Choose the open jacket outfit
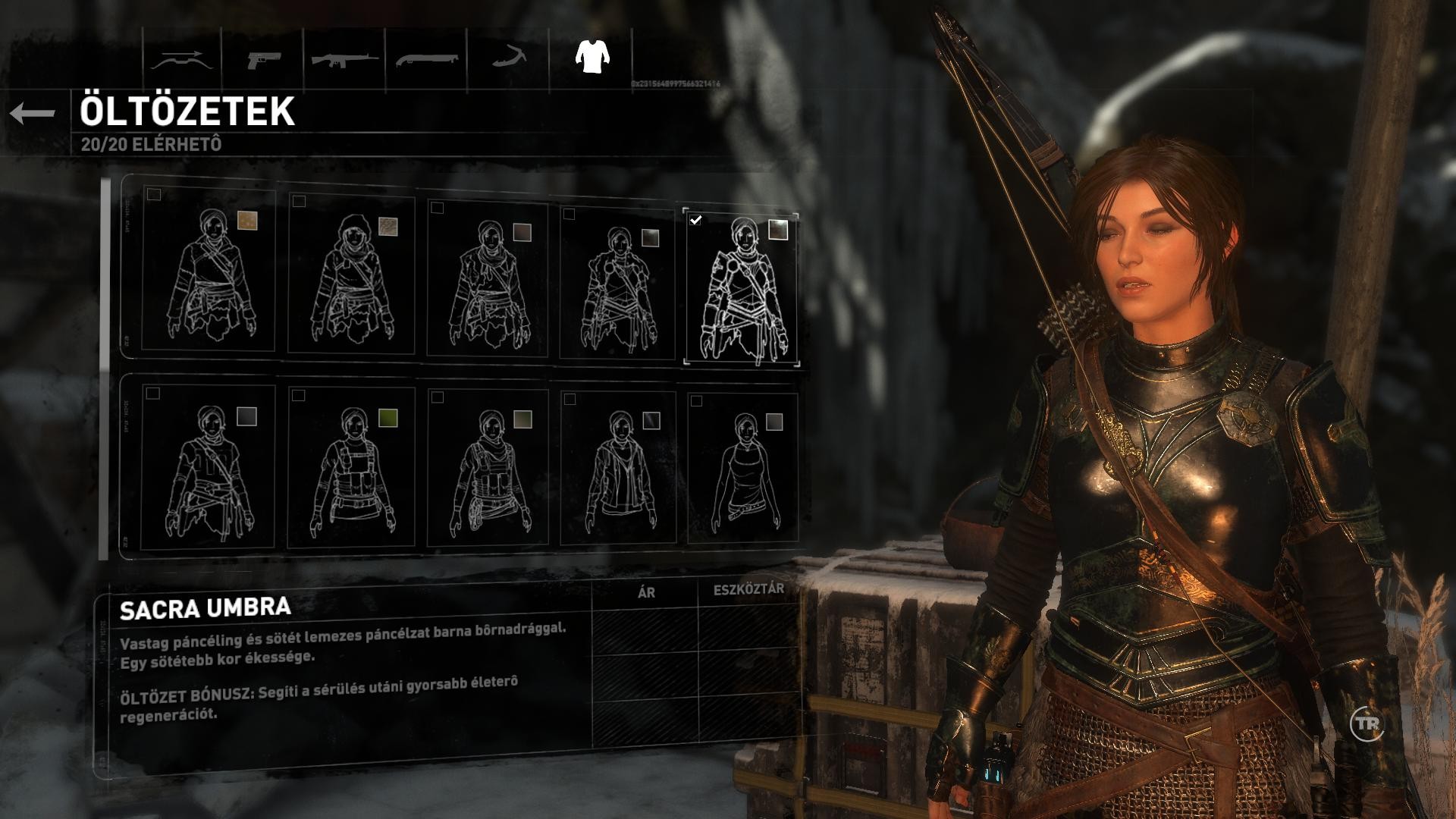This screenshot has height=819, width=1456. click(617, 470)
